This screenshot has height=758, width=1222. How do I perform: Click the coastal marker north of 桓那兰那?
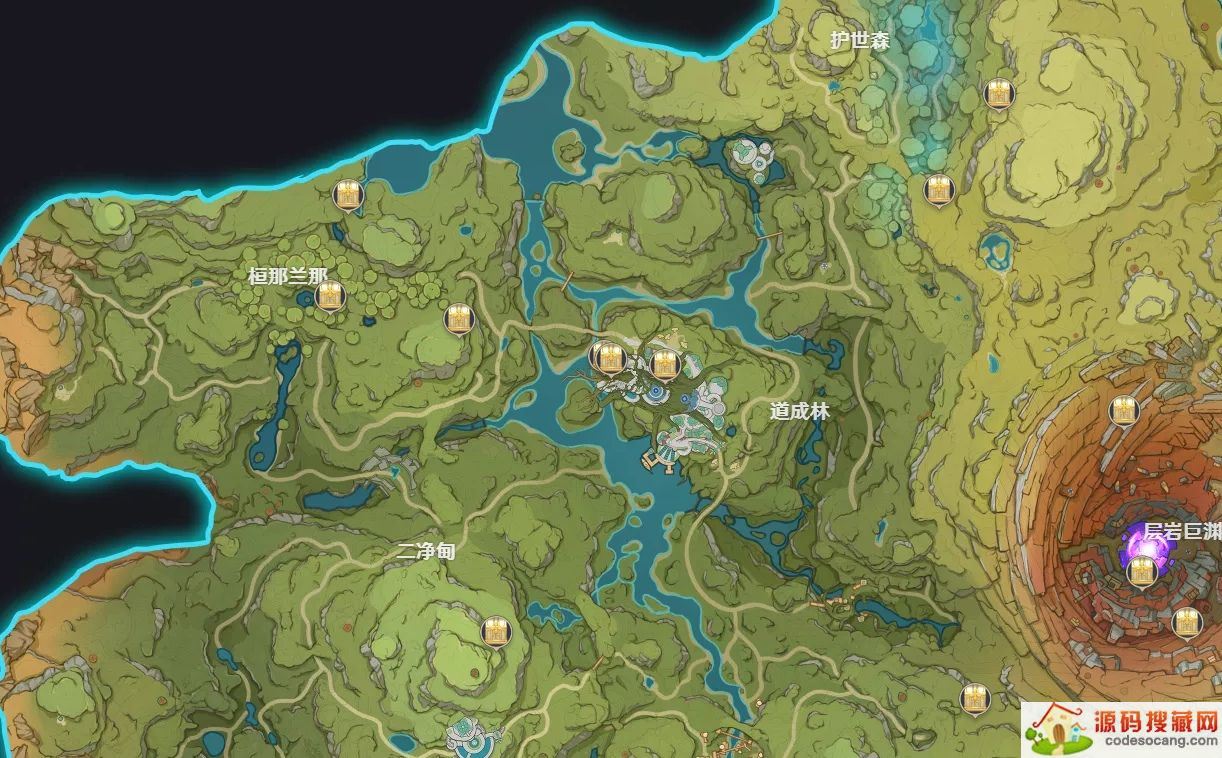click(348, 196)
